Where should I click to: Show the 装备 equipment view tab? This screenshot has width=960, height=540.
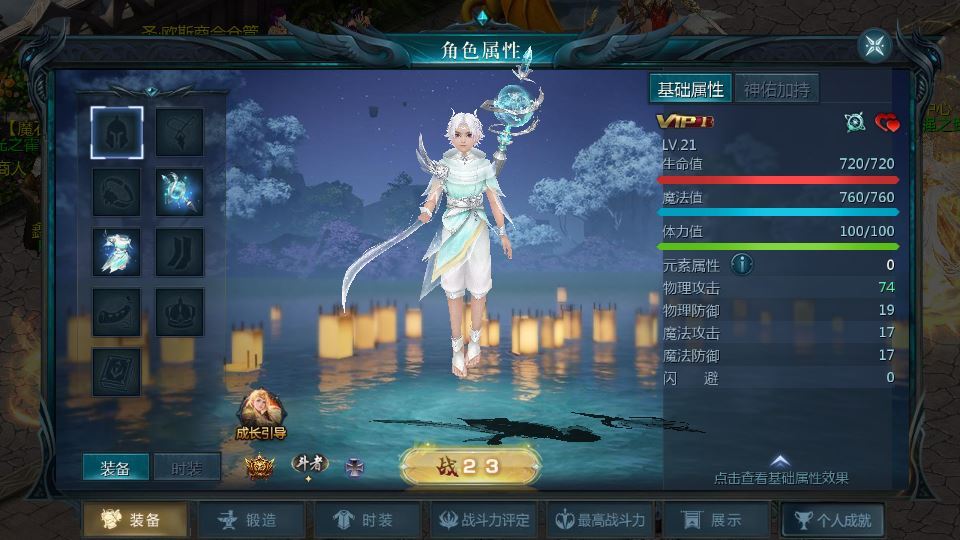[115, 468]
